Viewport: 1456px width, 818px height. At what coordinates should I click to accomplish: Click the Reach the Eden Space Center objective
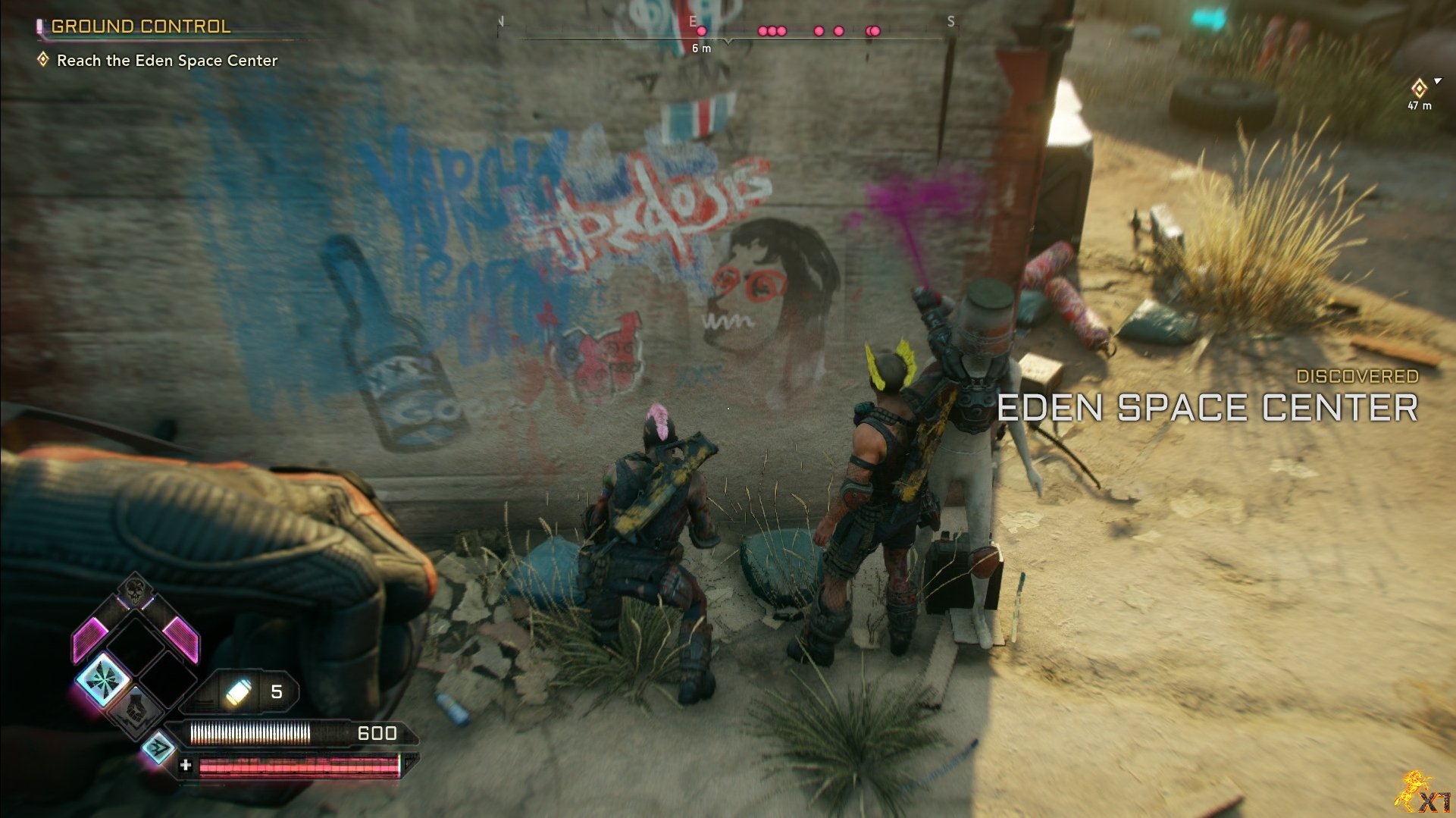point(167,61)
